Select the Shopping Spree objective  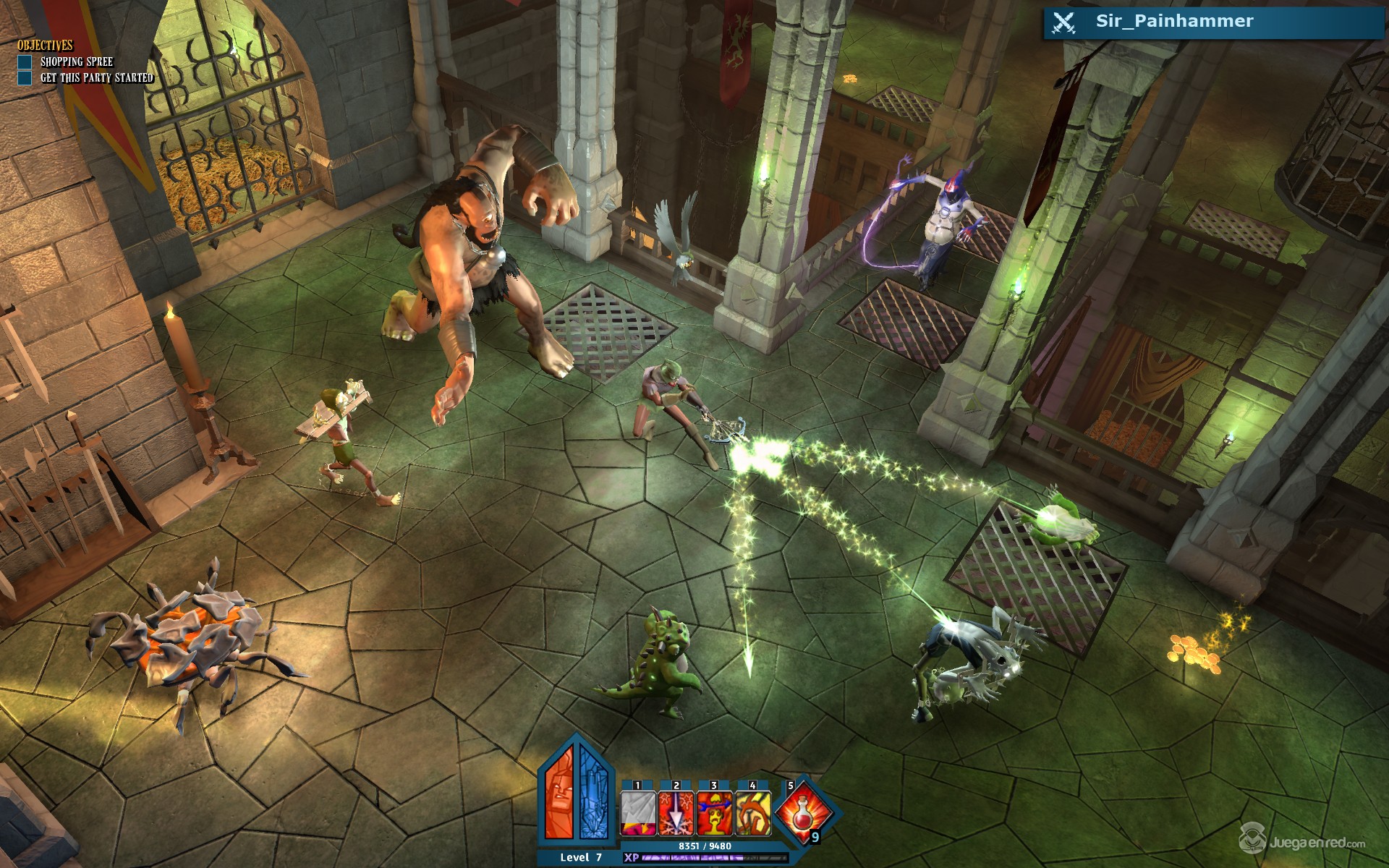(76, 62)
